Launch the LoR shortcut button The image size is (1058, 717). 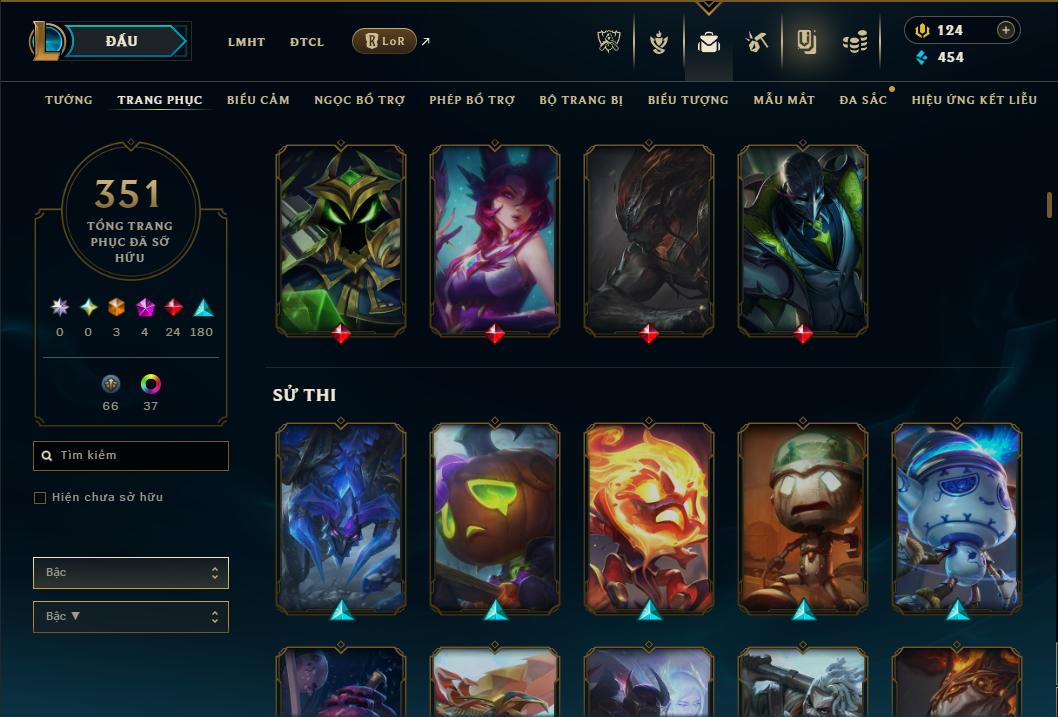pyautogui.click(x=385, y=41)
